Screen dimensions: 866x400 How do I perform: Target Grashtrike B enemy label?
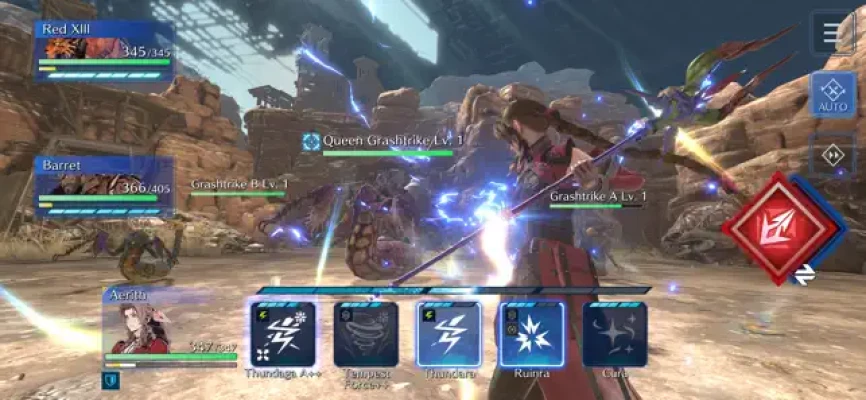point(239,184)
